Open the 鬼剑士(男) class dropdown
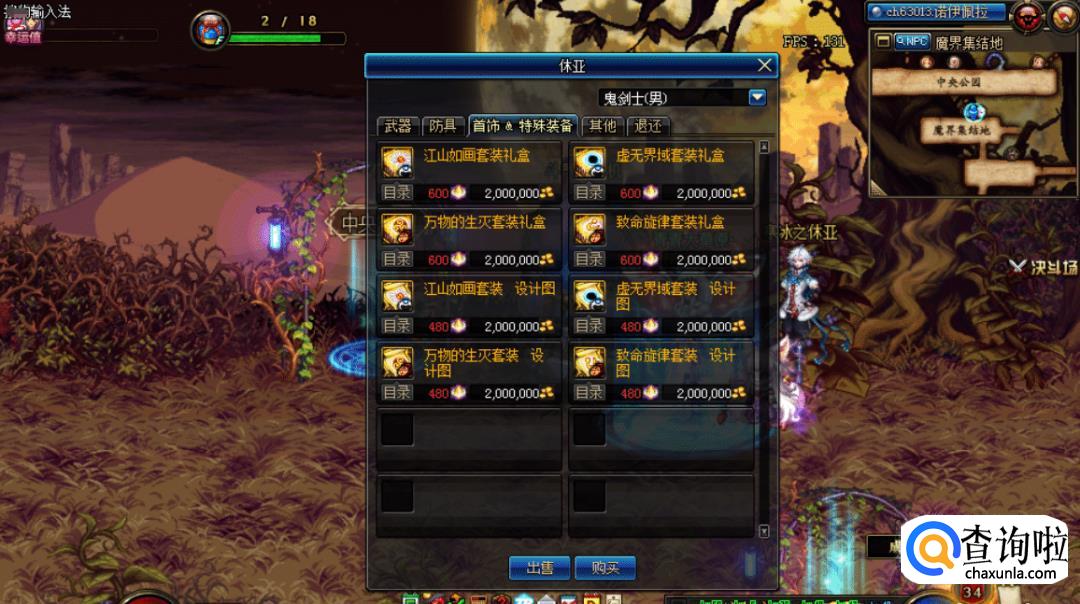The width and height of the screenshot is (1080, 604). coord(757,97)
